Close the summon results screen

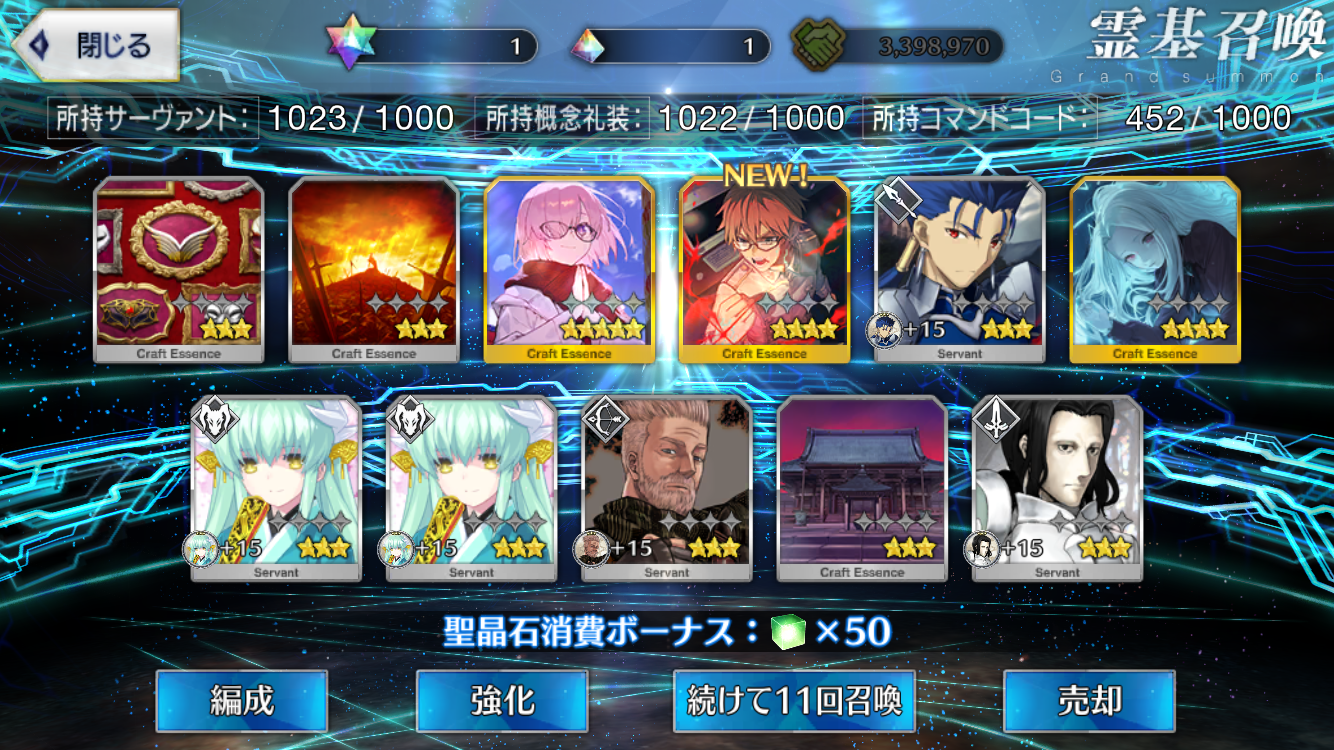[95, 45]
